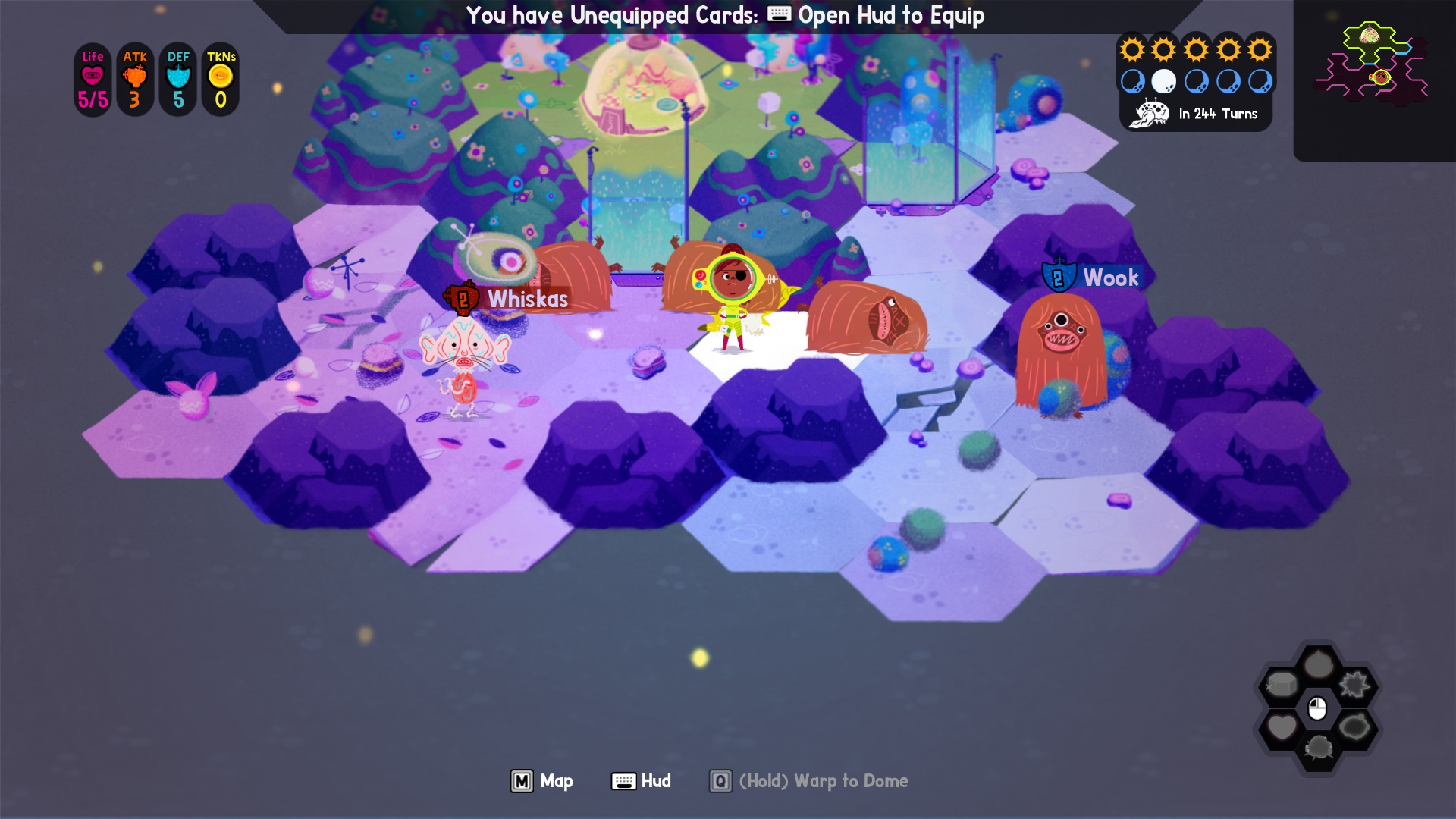
Task: Select the heart hex in the radial menu
Action: (x=1282, y=726)
